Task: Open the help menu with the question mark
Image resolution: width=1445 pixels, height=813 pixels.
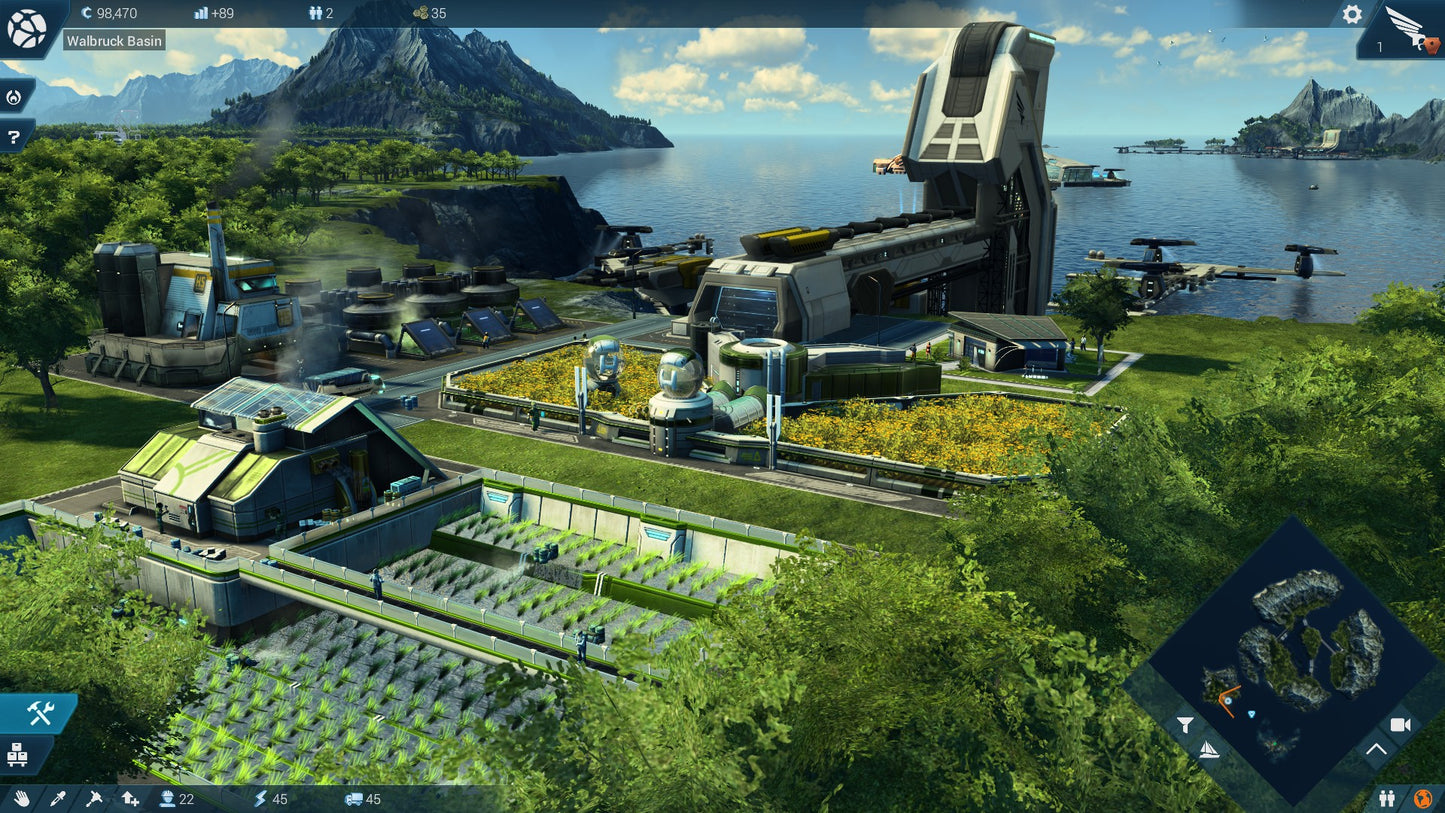Action: [14, 136]
